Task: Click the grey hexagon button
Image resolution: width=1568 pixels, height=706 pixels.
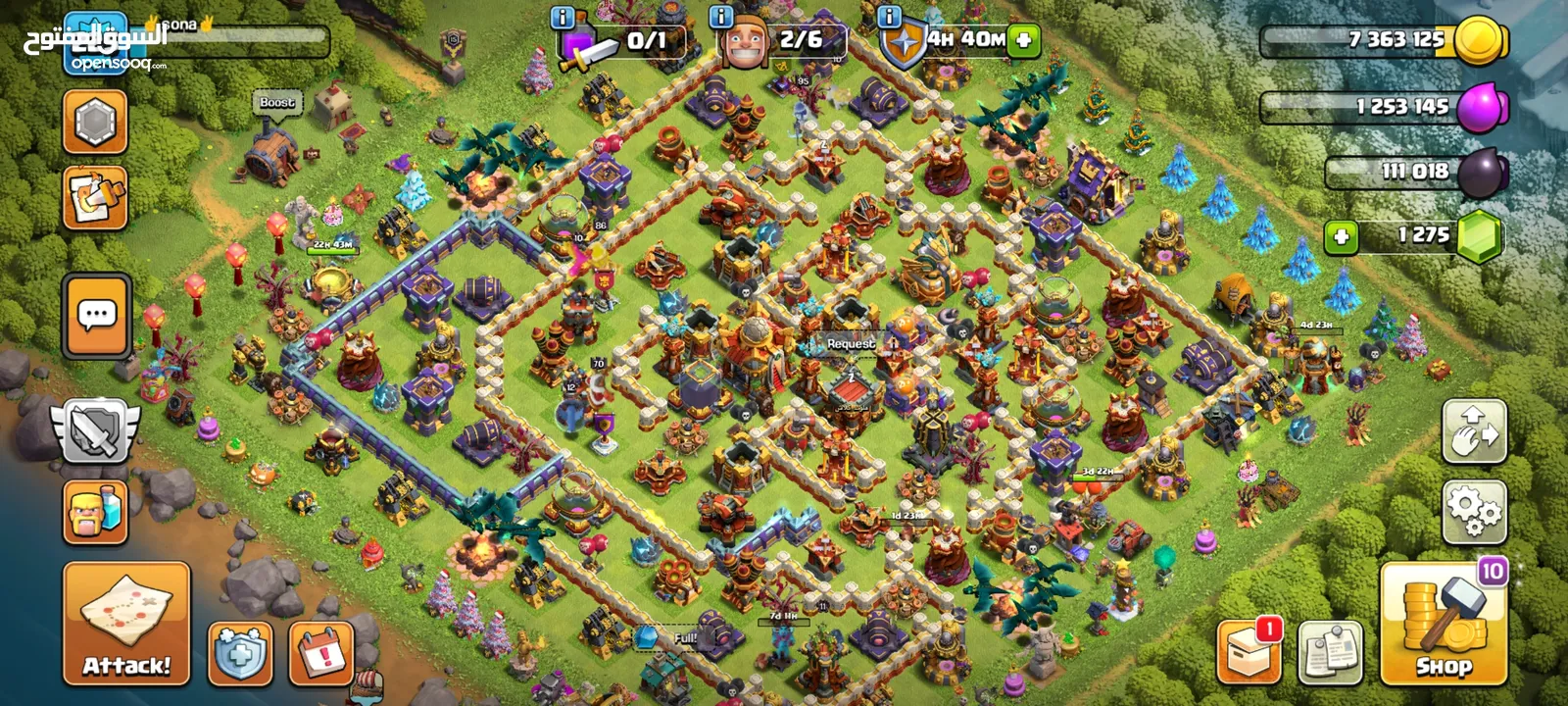Action: tap(95, 122)
